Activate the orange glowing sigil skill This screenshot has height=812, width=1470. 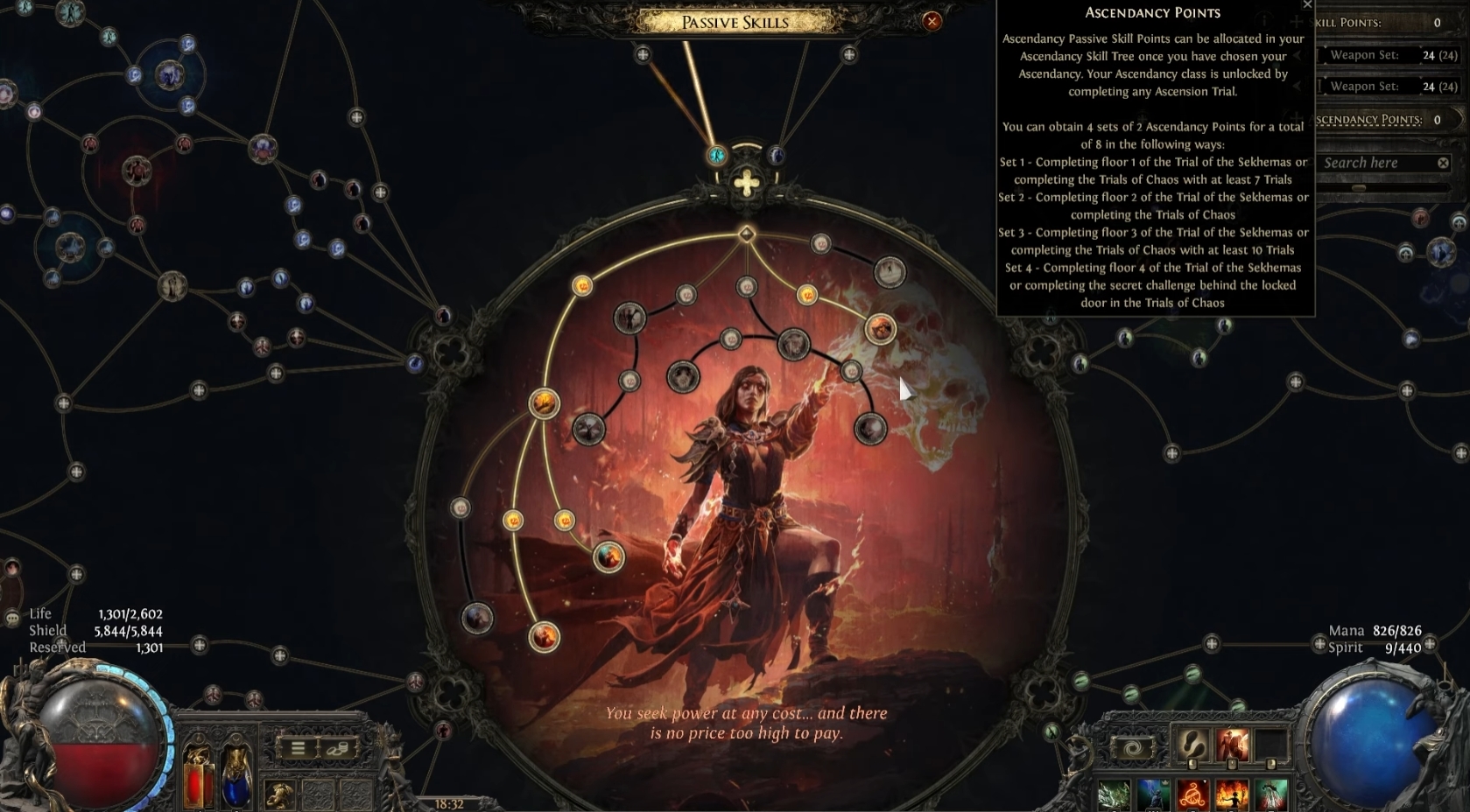(1192, 795)
